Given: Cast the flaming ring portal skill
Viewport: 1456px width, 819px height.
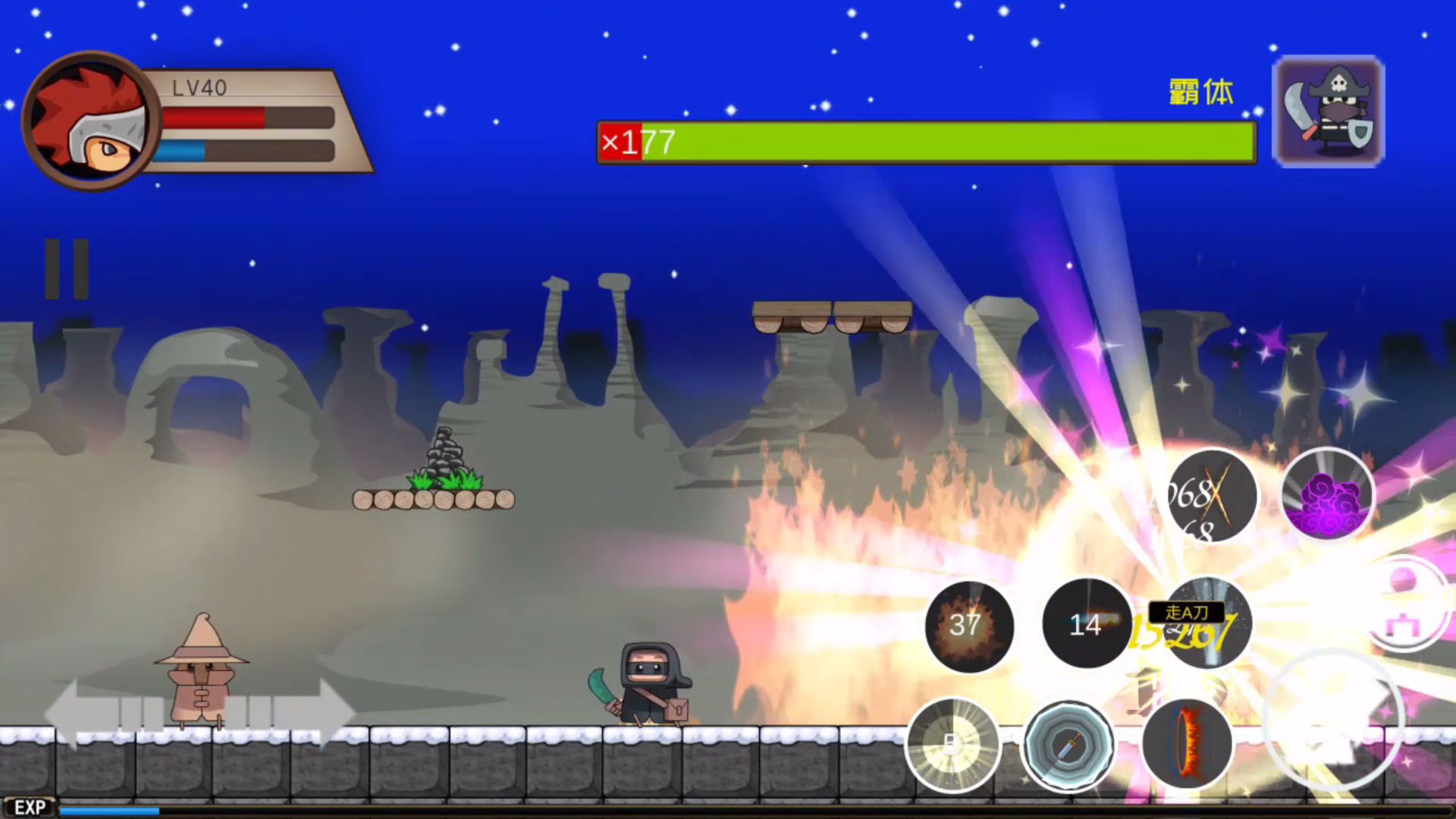Looking at the screenshot, I should point(1187,745).
